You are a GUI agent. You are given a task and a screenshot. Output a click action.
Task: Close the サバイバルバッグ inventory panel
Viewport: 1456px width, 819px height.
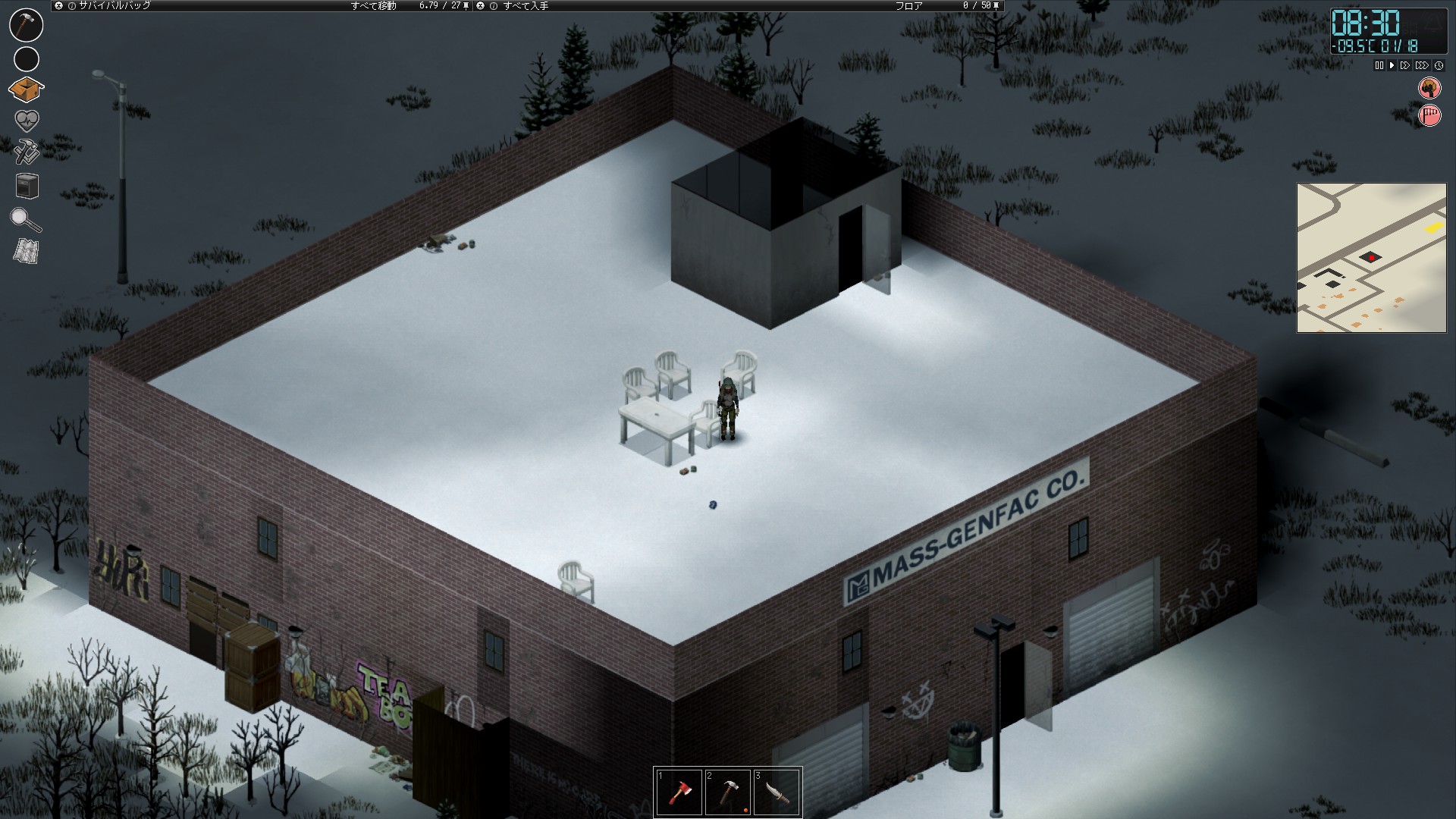[59, 5]
